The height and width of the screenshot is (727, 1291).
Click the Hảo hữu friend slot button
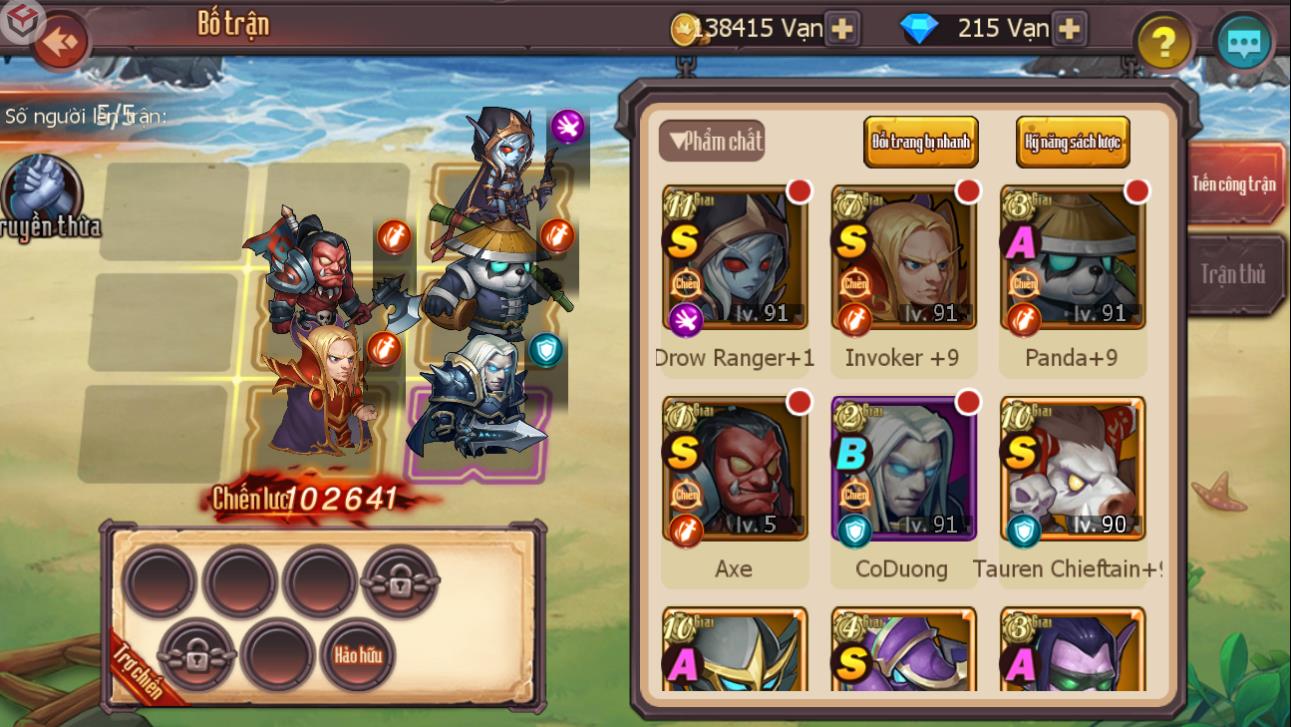point(357,655)
